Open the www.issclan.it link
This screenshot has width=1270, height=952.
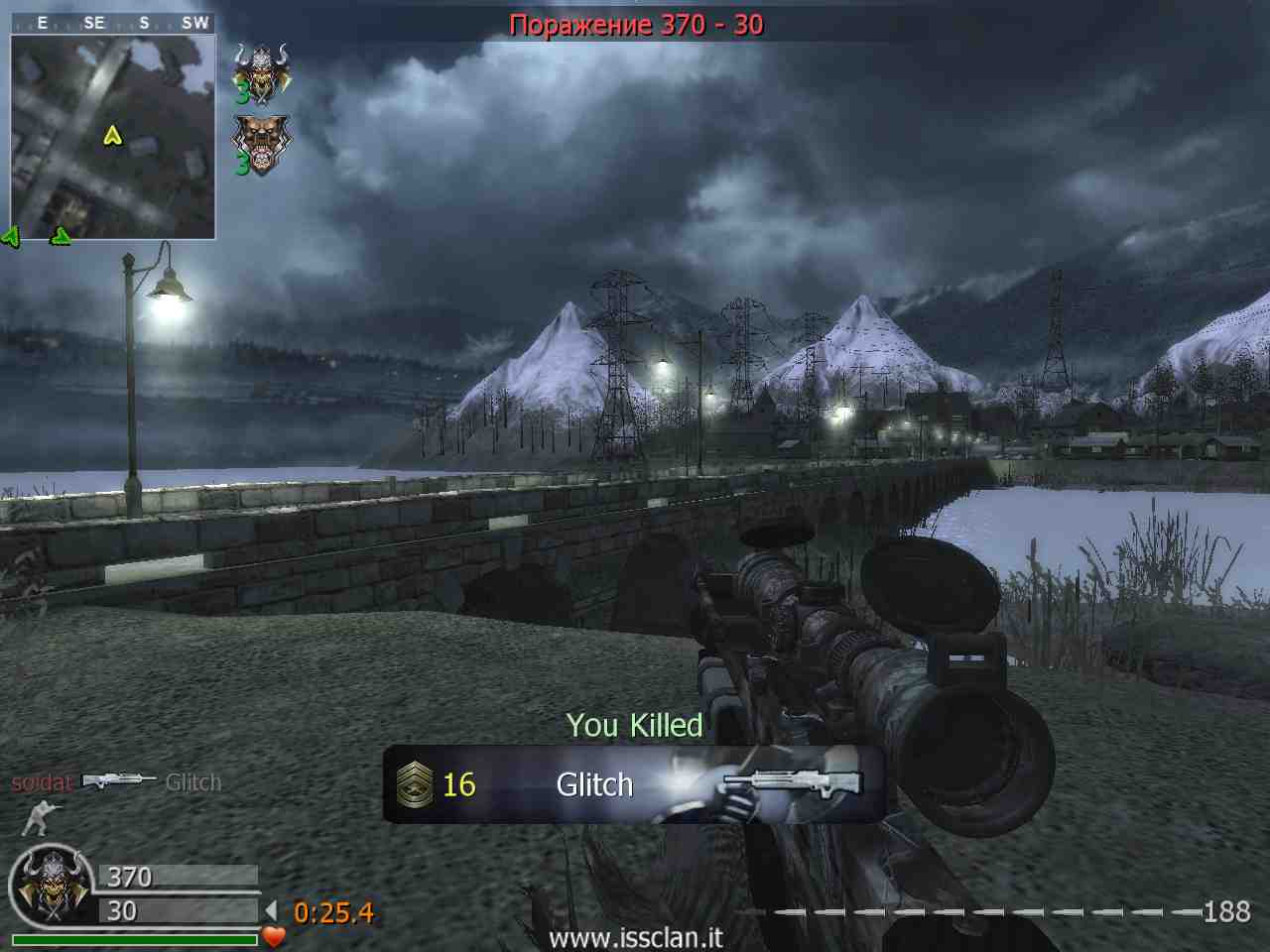pos(635,937)
